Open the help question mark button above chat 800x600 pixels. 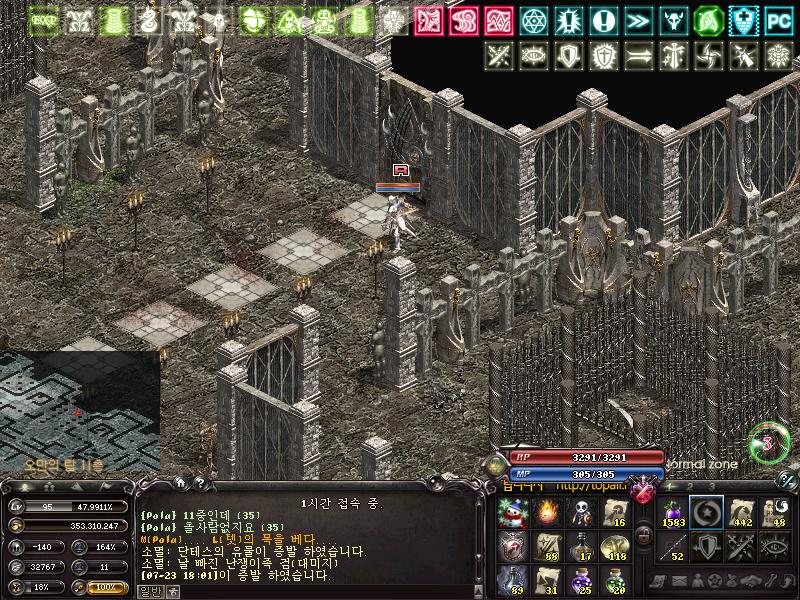point(200,484)
